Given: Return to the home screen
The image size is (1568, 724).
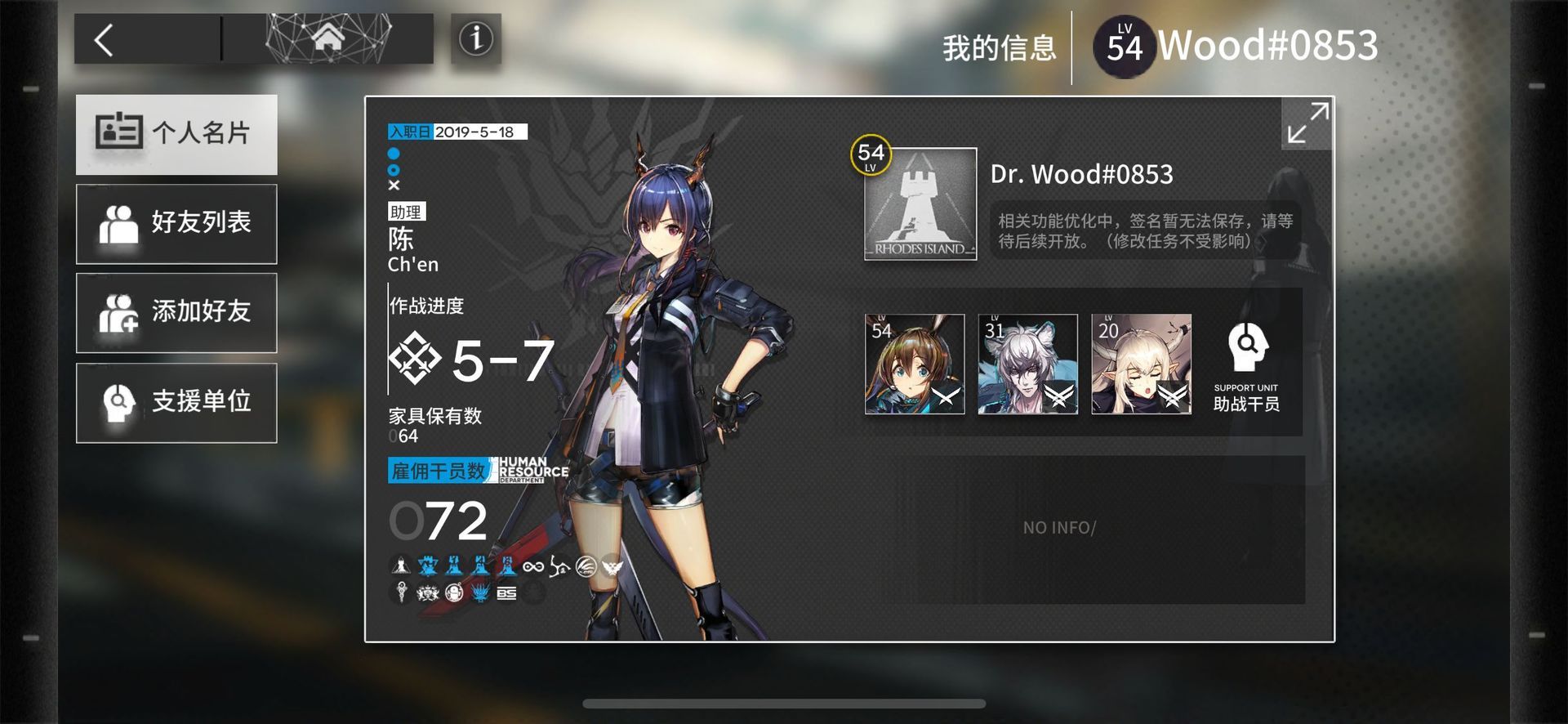Looking at the screenshot, I should tap(327, 38).
